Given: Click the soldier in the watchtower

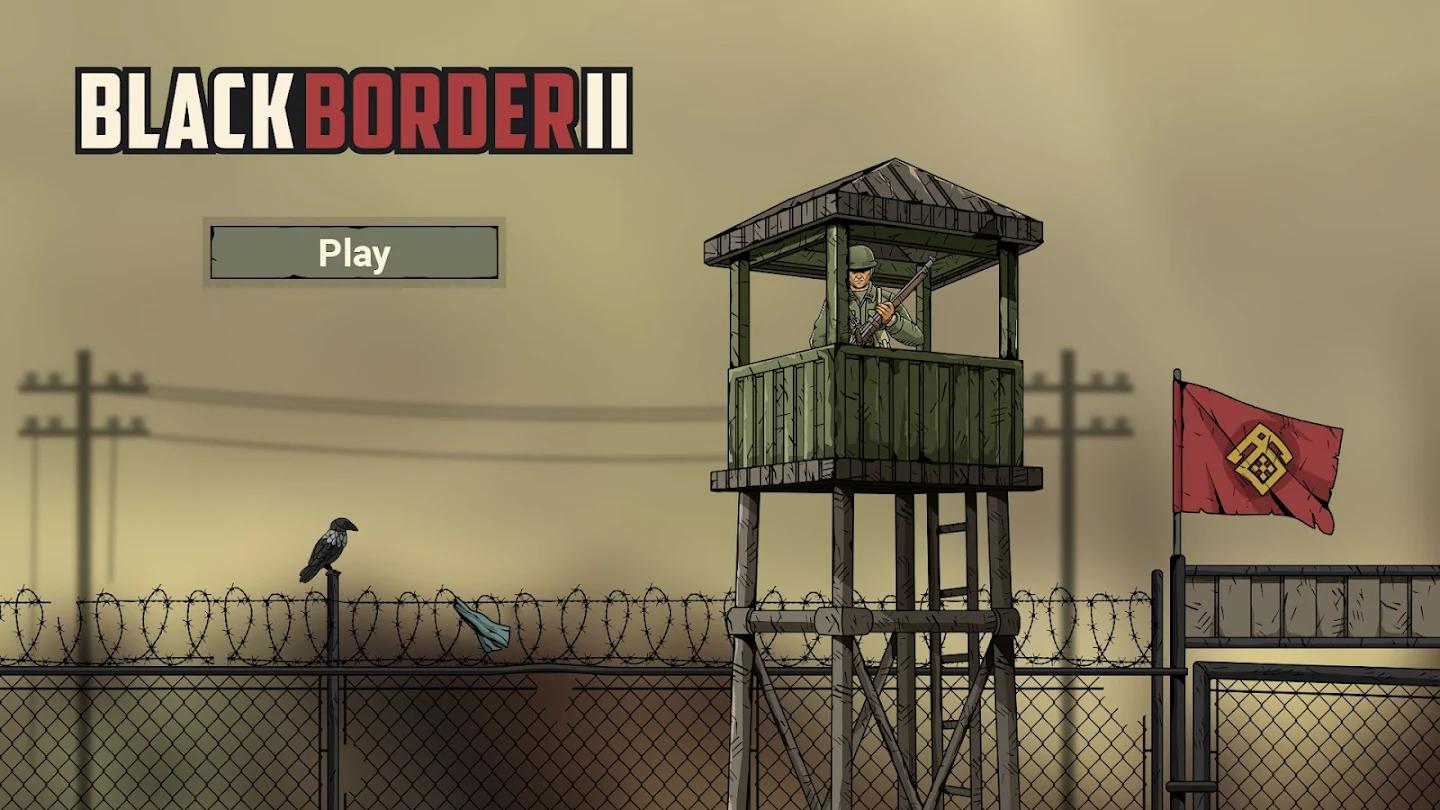Looking at the screenshot, I should tap(865, 300).
